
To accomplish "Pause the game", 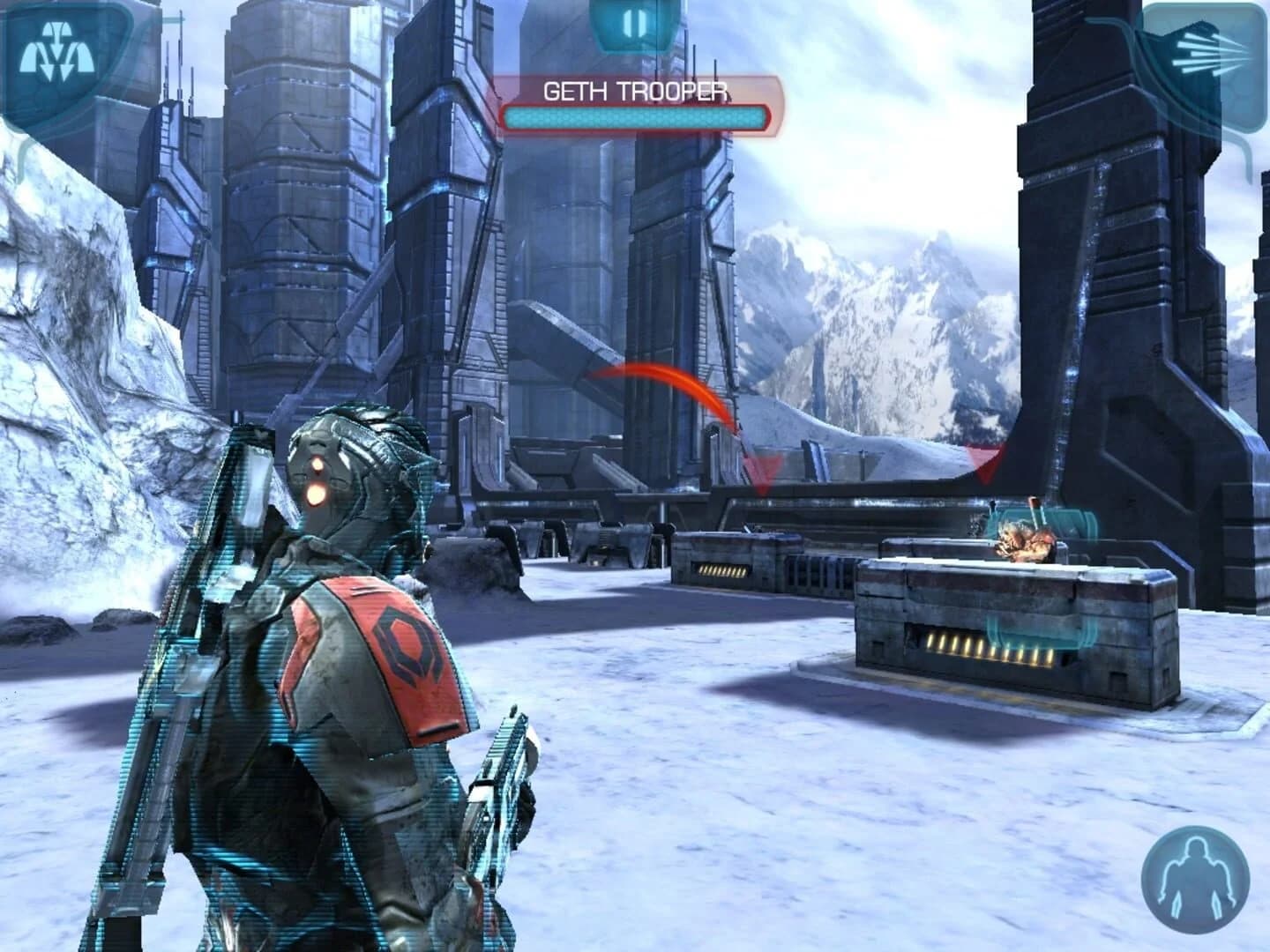I will pos(633,25).
